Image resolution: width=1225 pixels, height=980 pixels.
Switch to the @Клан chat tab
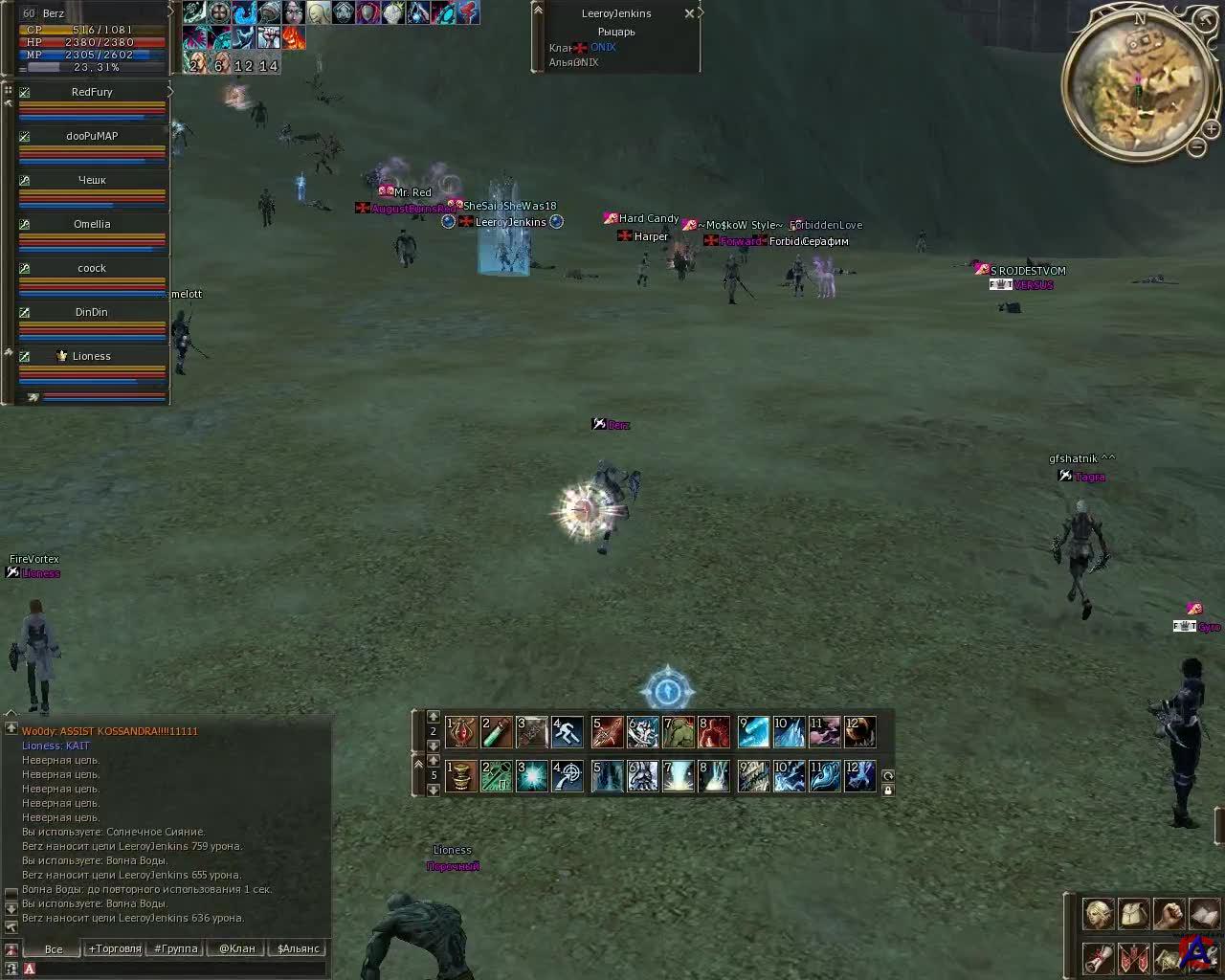pos(236,949)
